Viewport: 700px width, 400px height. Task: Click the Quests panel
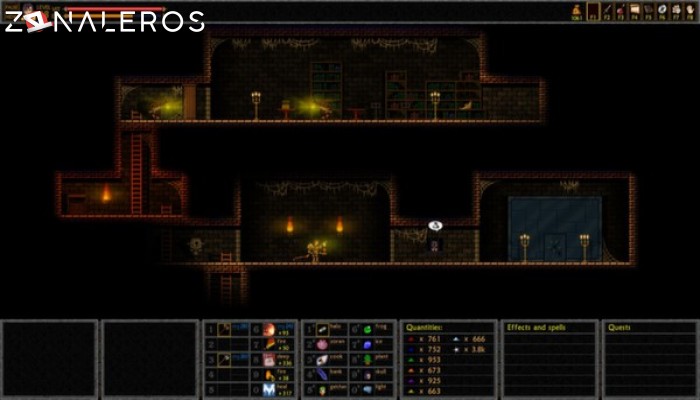(x=649, y=360)
